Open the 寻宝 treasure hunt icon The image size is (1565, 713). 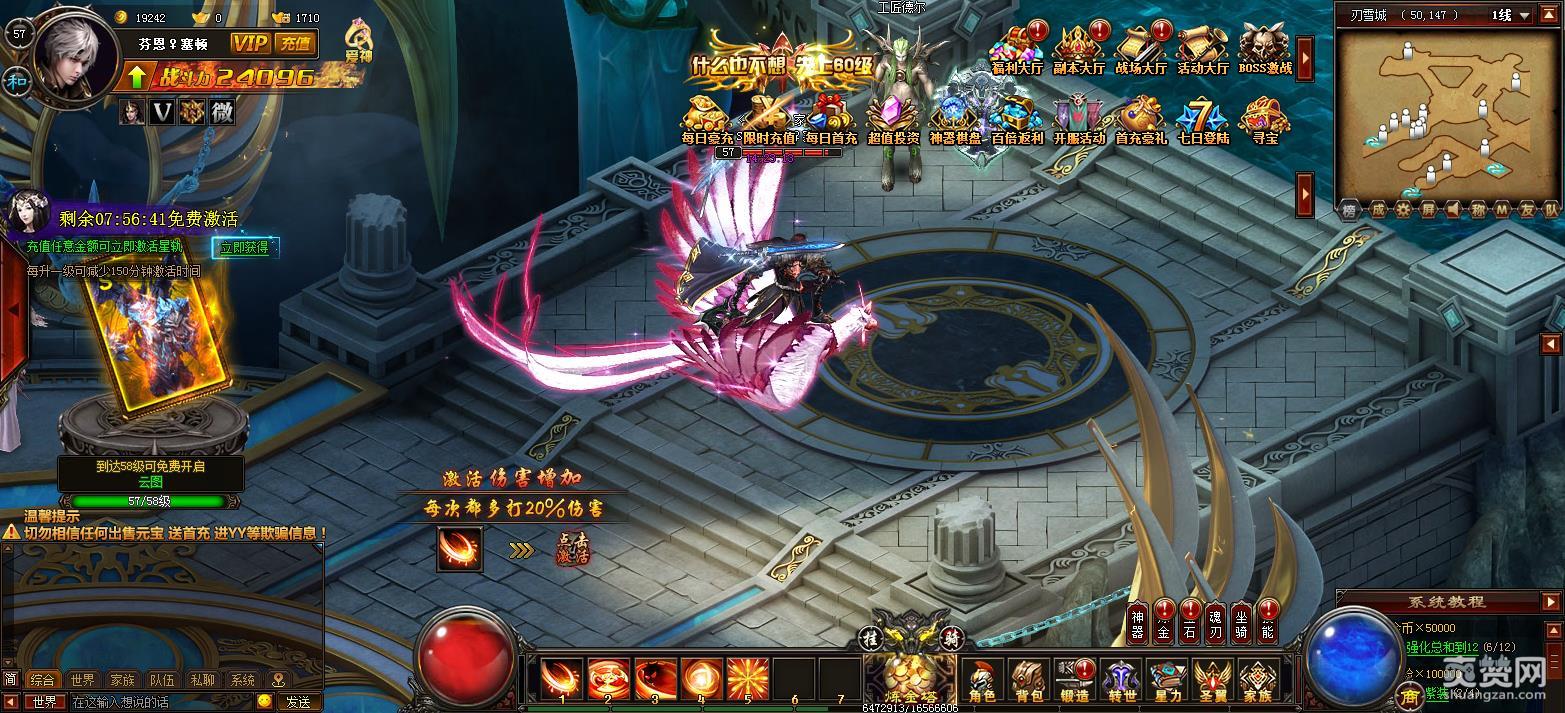click(1265, 119)
